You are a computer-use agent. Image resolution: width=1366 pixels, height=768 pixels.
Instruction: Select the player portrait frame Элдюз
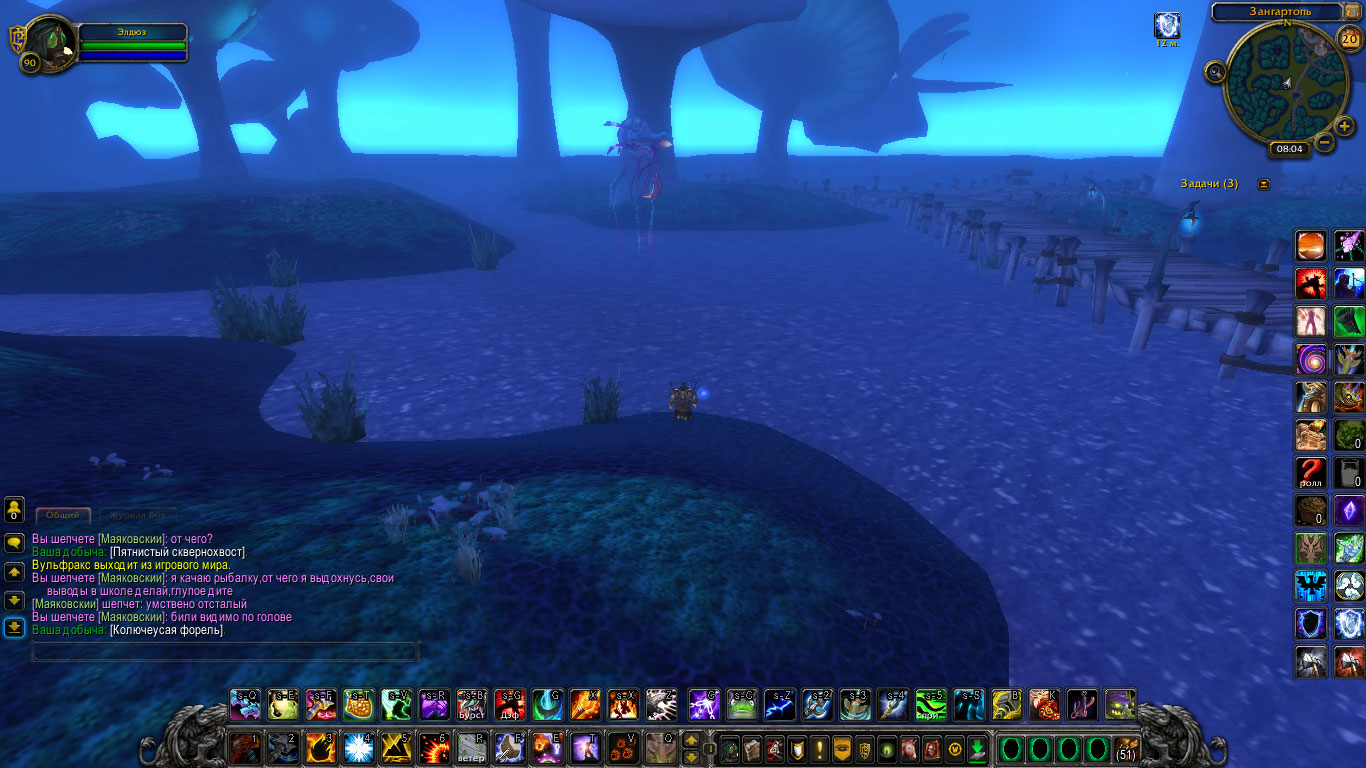[x=48, y=45]
